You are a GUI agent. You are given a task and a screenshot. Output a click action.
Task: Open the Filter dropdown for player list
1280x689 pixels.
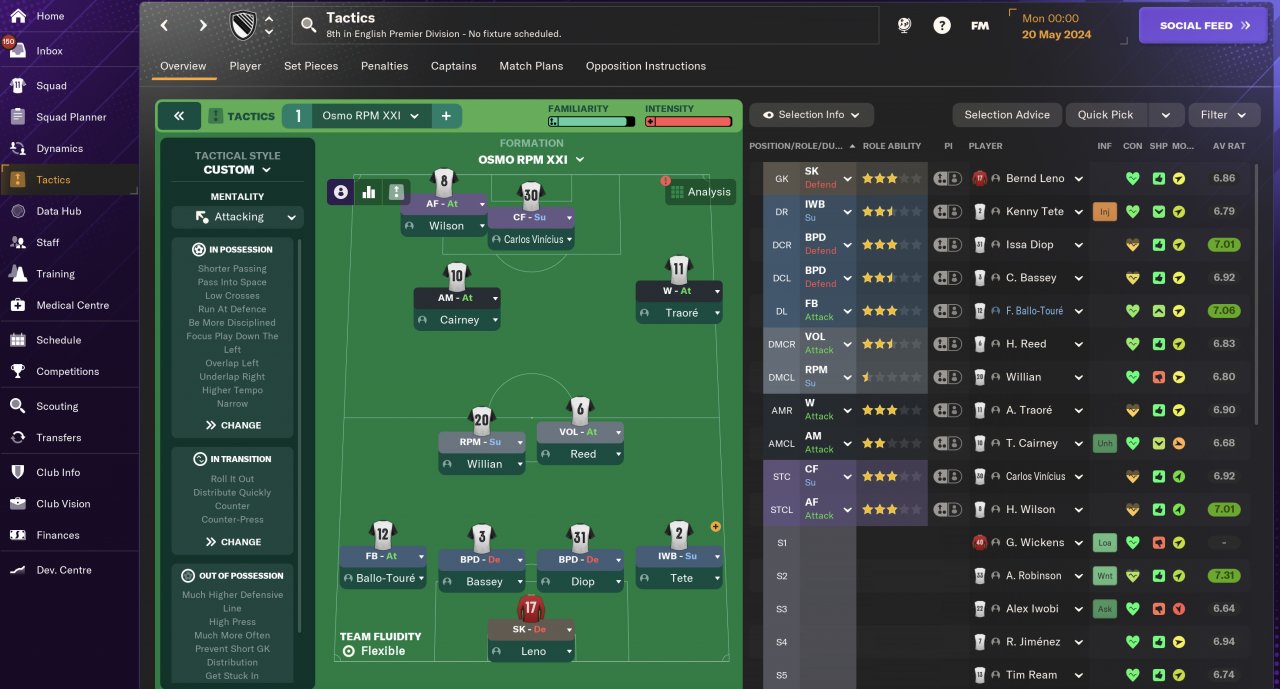coord(1224,115)
